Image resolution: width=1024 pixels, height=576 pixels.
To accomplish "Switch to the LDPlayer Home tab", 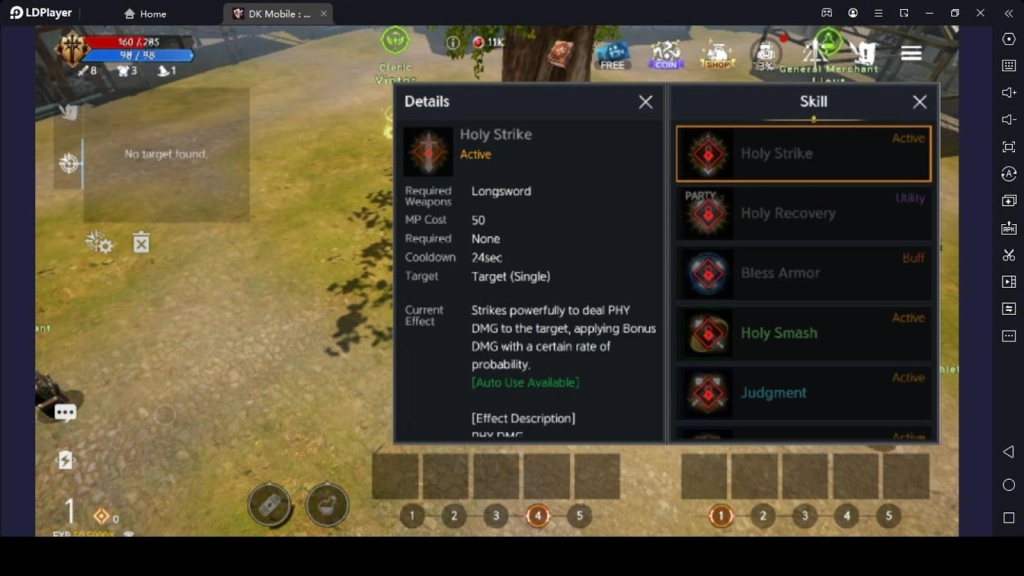I will pyautogui.click(x=146, y=14).
